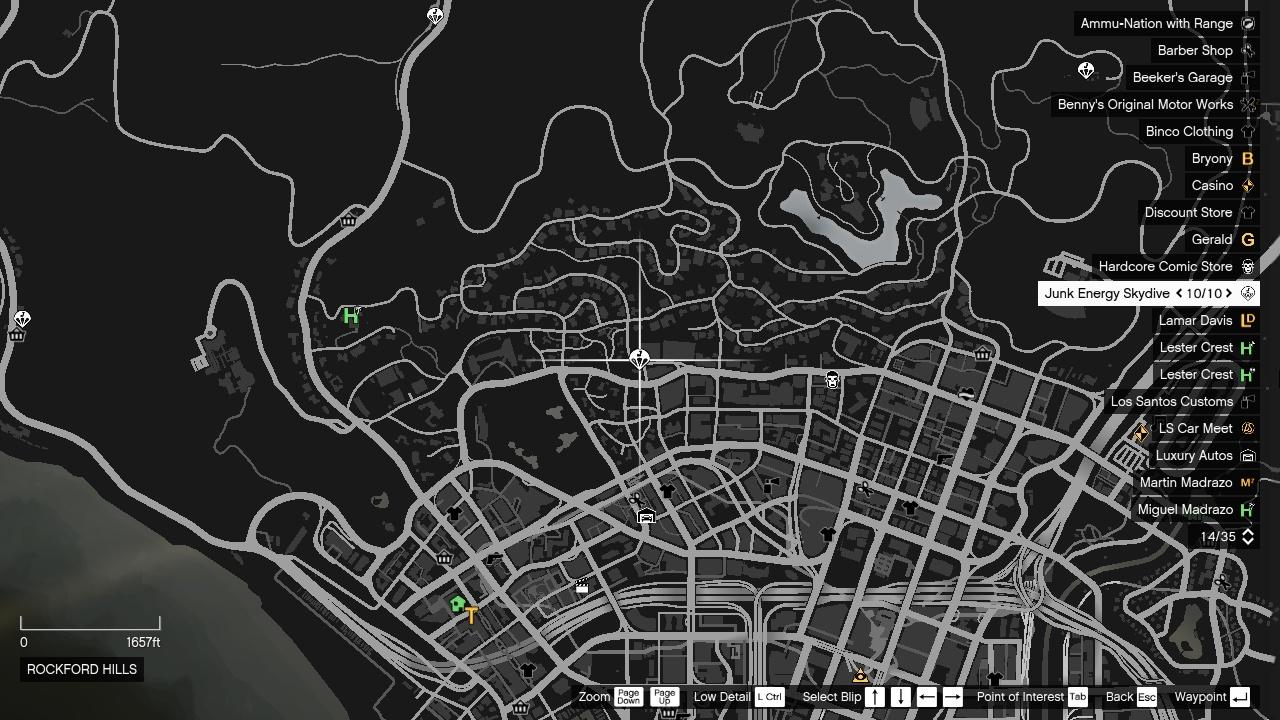Select the LS Car Meet legend icon

(1247, 428)
